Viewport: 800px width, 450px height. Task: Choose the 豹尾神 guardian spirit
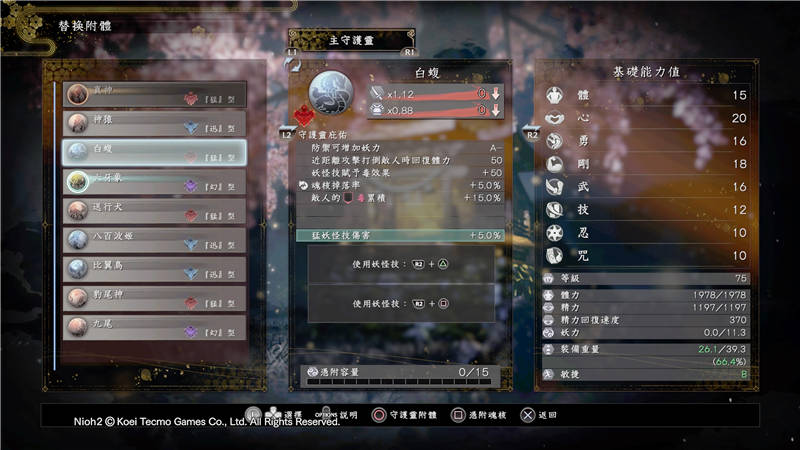click(x=155, y=298)
